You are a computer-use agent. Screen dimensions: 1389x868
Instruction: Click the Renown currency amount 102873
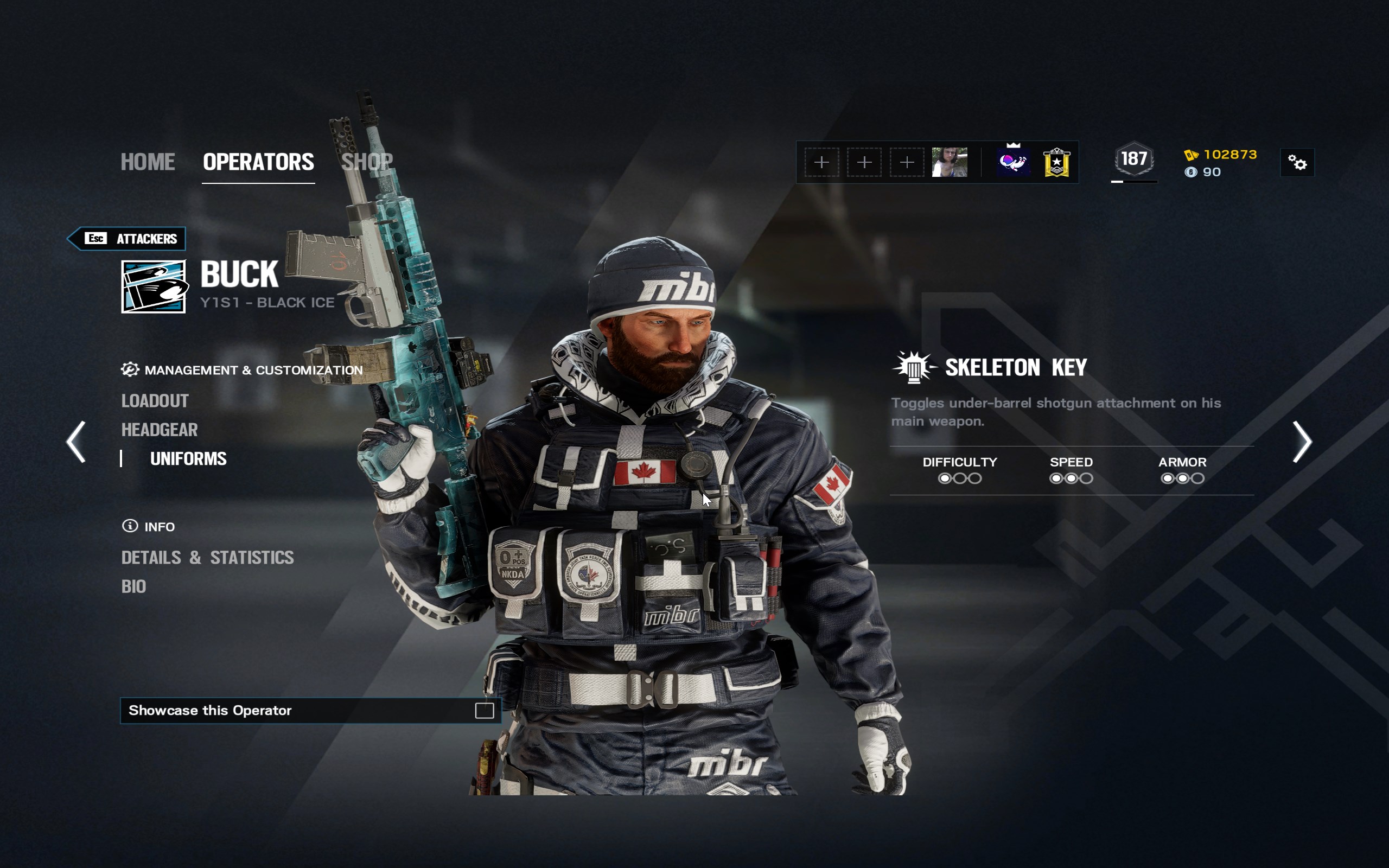(1229, 155)
